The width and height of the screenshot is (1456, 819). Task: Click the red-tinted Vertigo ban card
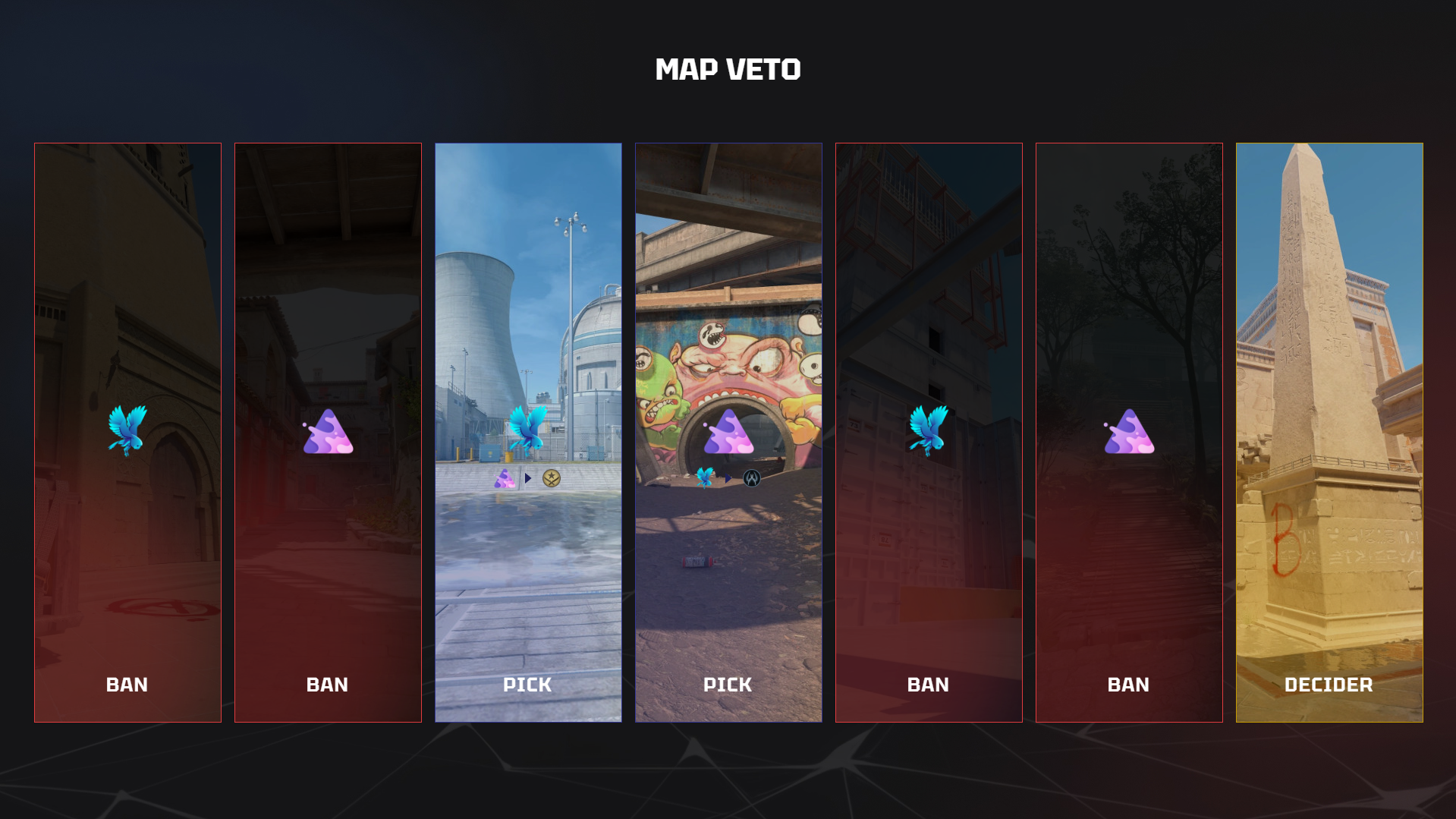(x=929, y=304)
